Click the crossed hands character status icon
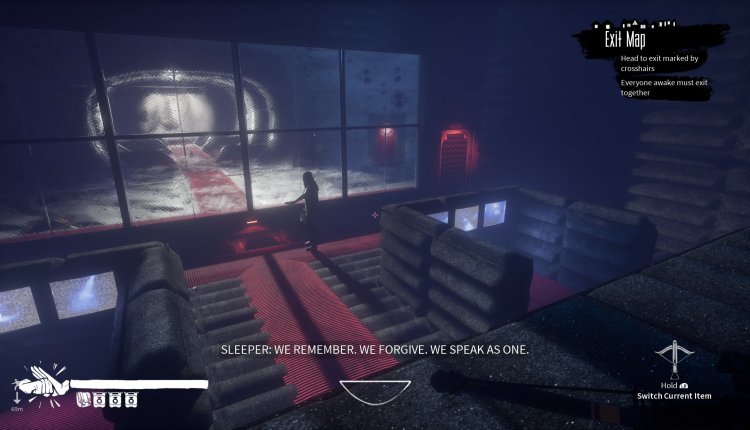750x430 pixels. [x=40, y=384]
